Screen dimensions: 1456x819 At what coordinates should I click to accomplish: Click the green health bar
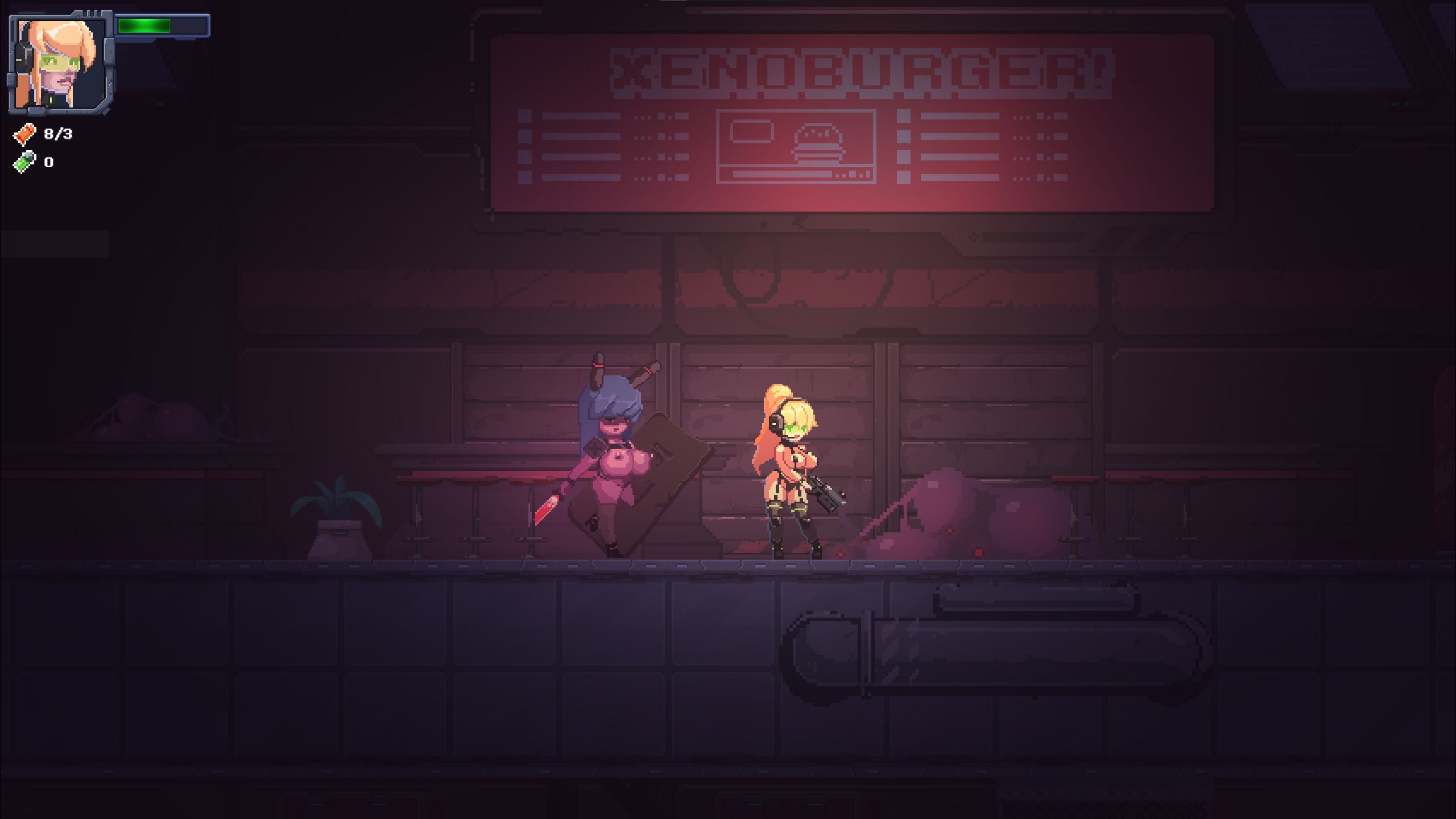pos(144,26)
